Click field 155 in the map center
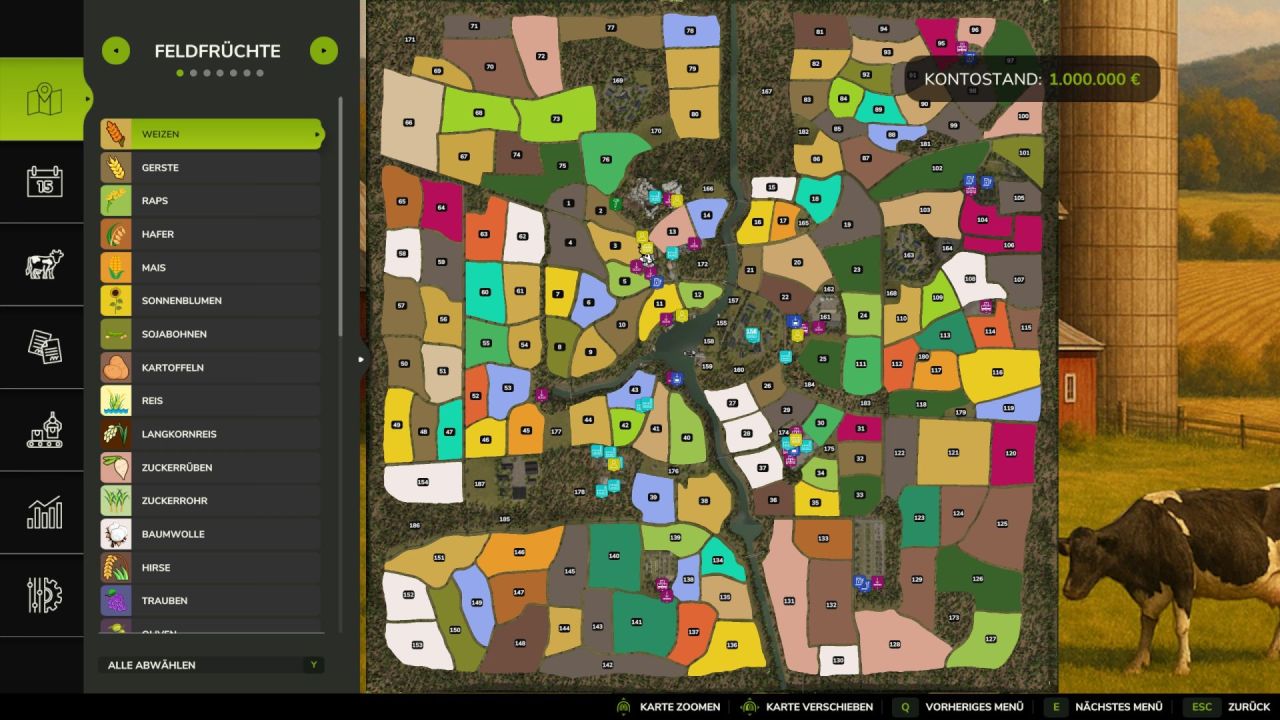The image size is (1280, 720). click(722, 323)
